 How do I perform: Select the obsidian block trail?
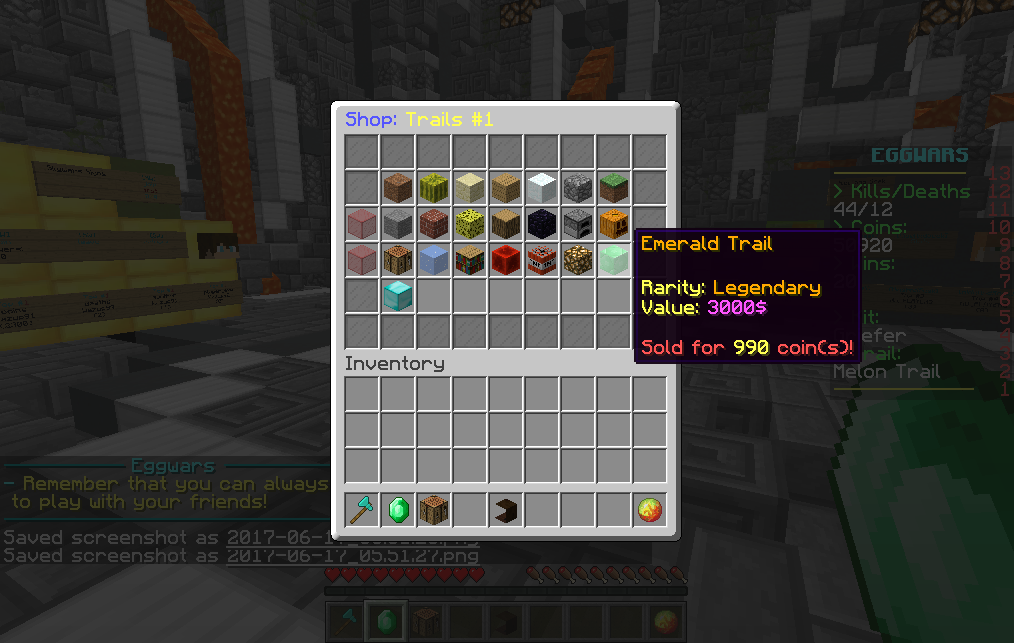(541, 223)
